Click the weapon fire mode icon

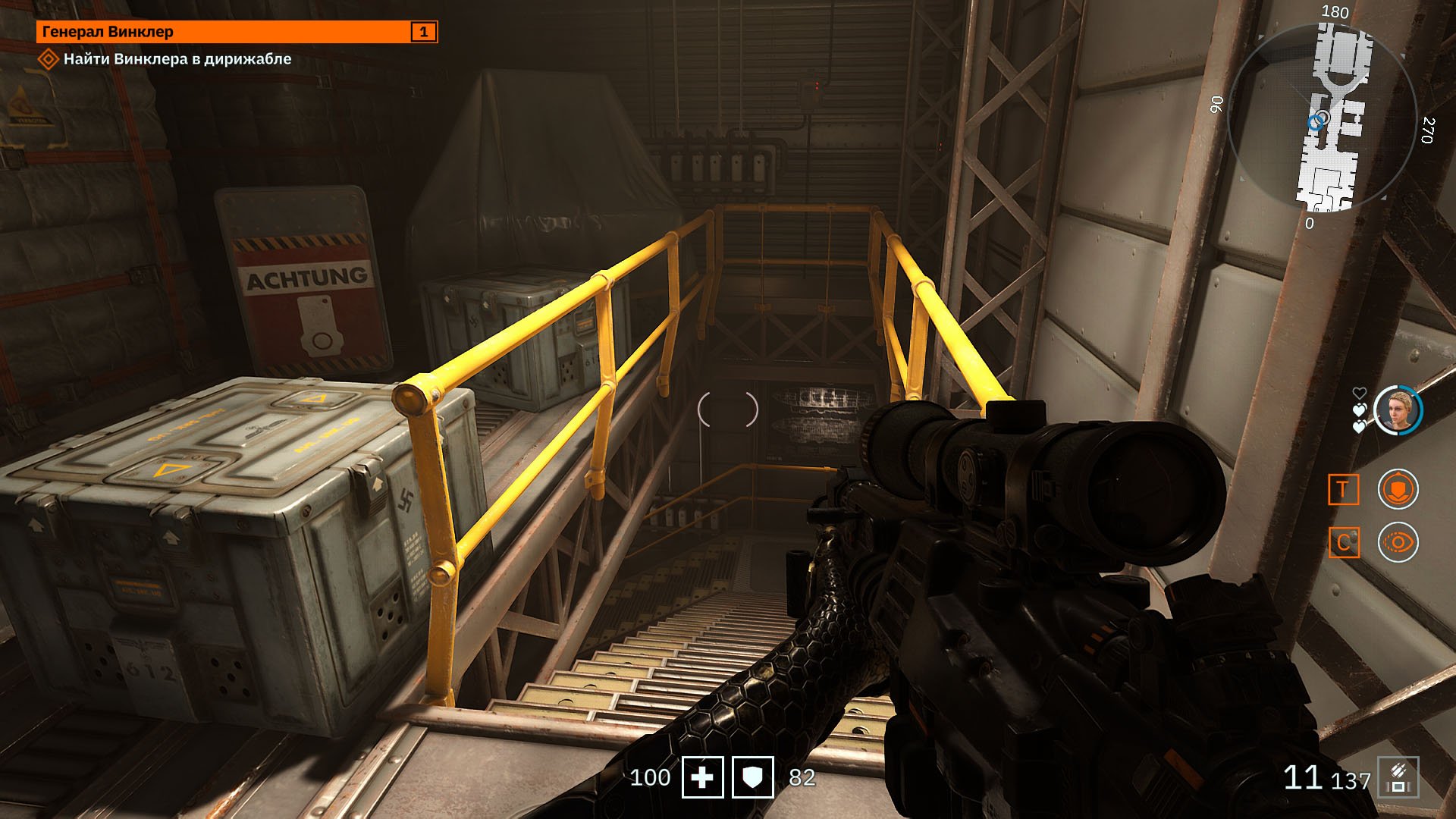coord(1398,778)
